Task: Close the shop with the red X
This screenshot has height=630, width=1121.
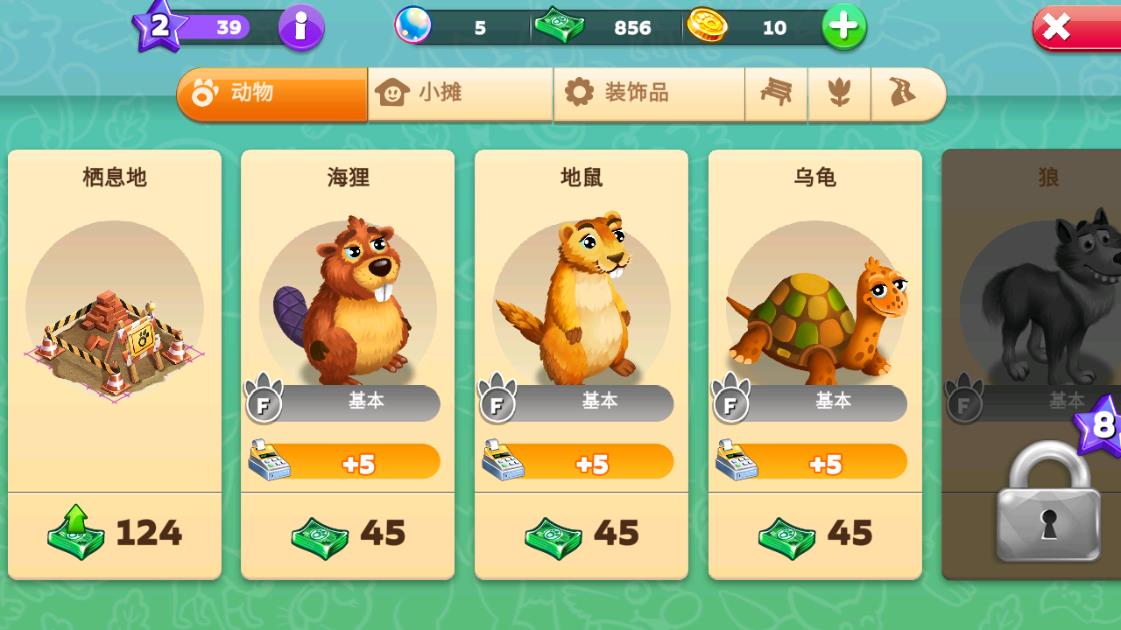Action: click(1075, 28)
